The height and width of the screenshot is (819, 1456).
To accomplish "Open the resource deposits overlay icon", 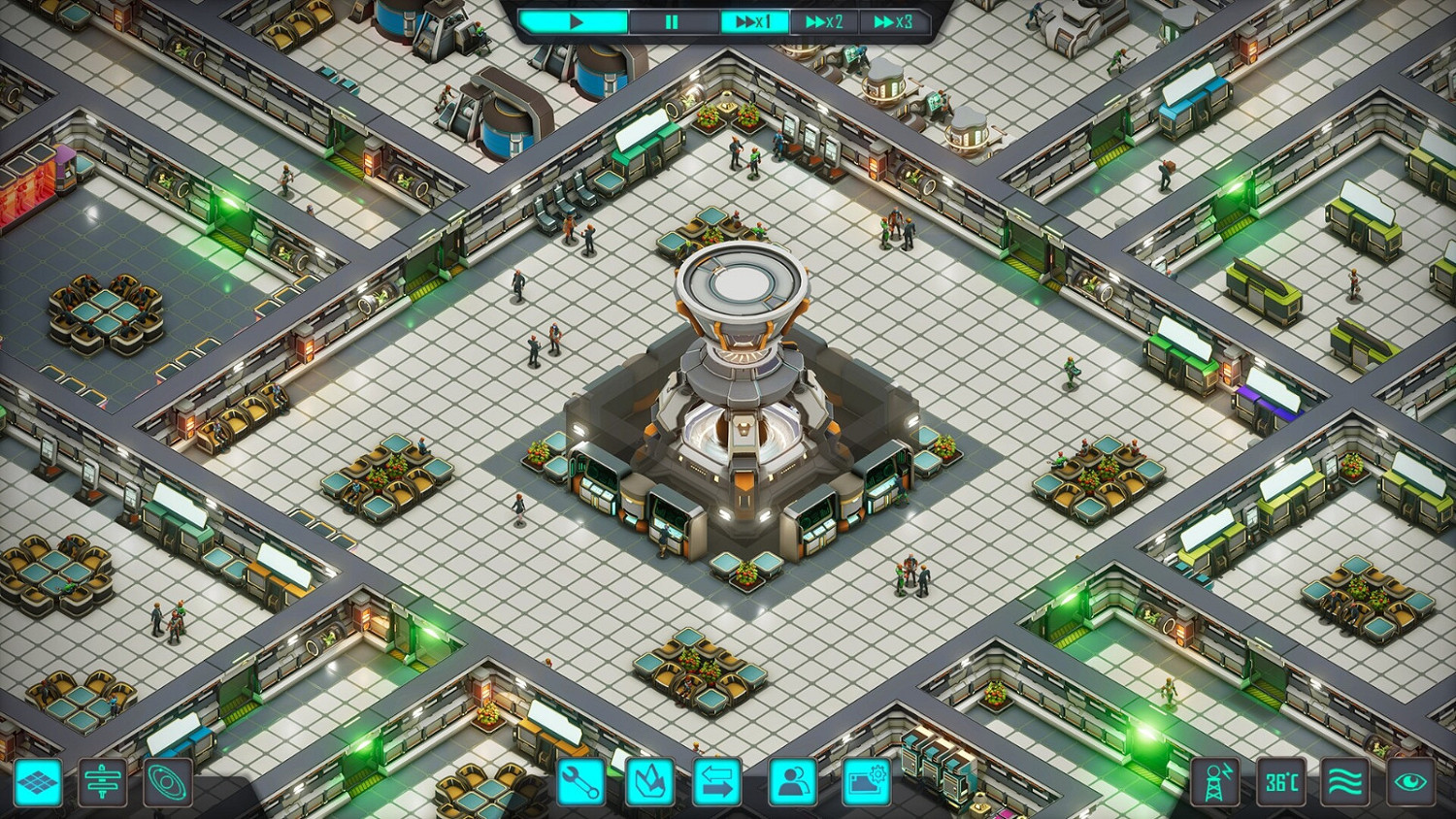I will [x=649, y=782].
